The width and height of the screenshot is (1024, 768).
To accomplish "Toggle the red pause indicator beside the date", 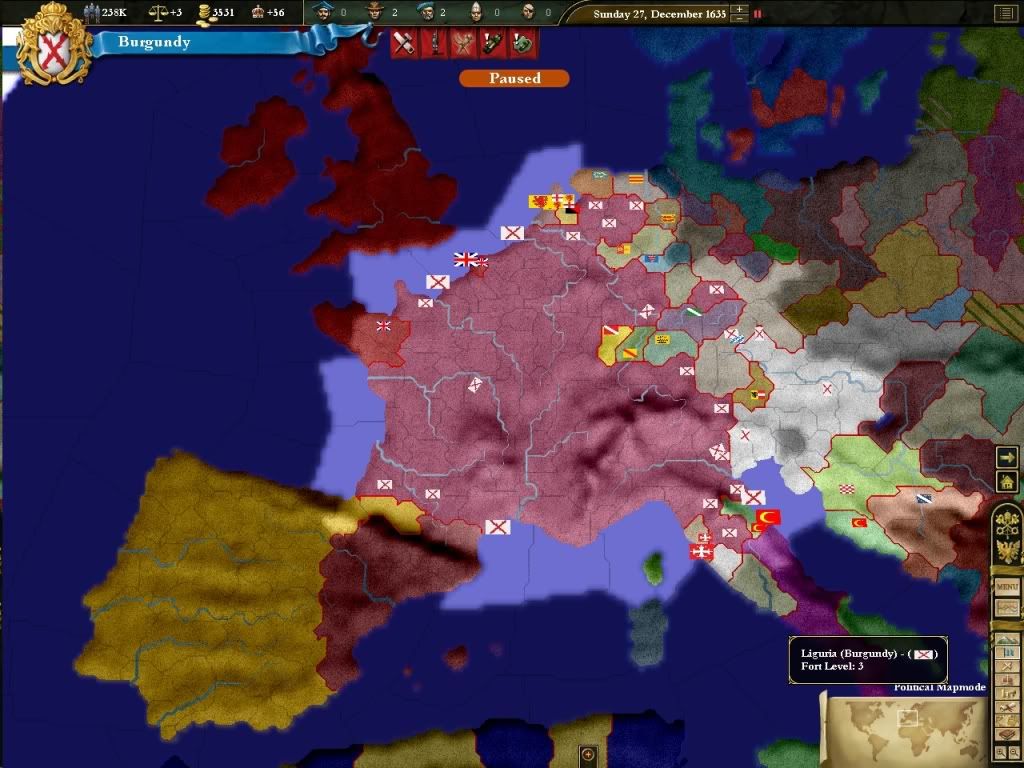I will pos(757,14).
